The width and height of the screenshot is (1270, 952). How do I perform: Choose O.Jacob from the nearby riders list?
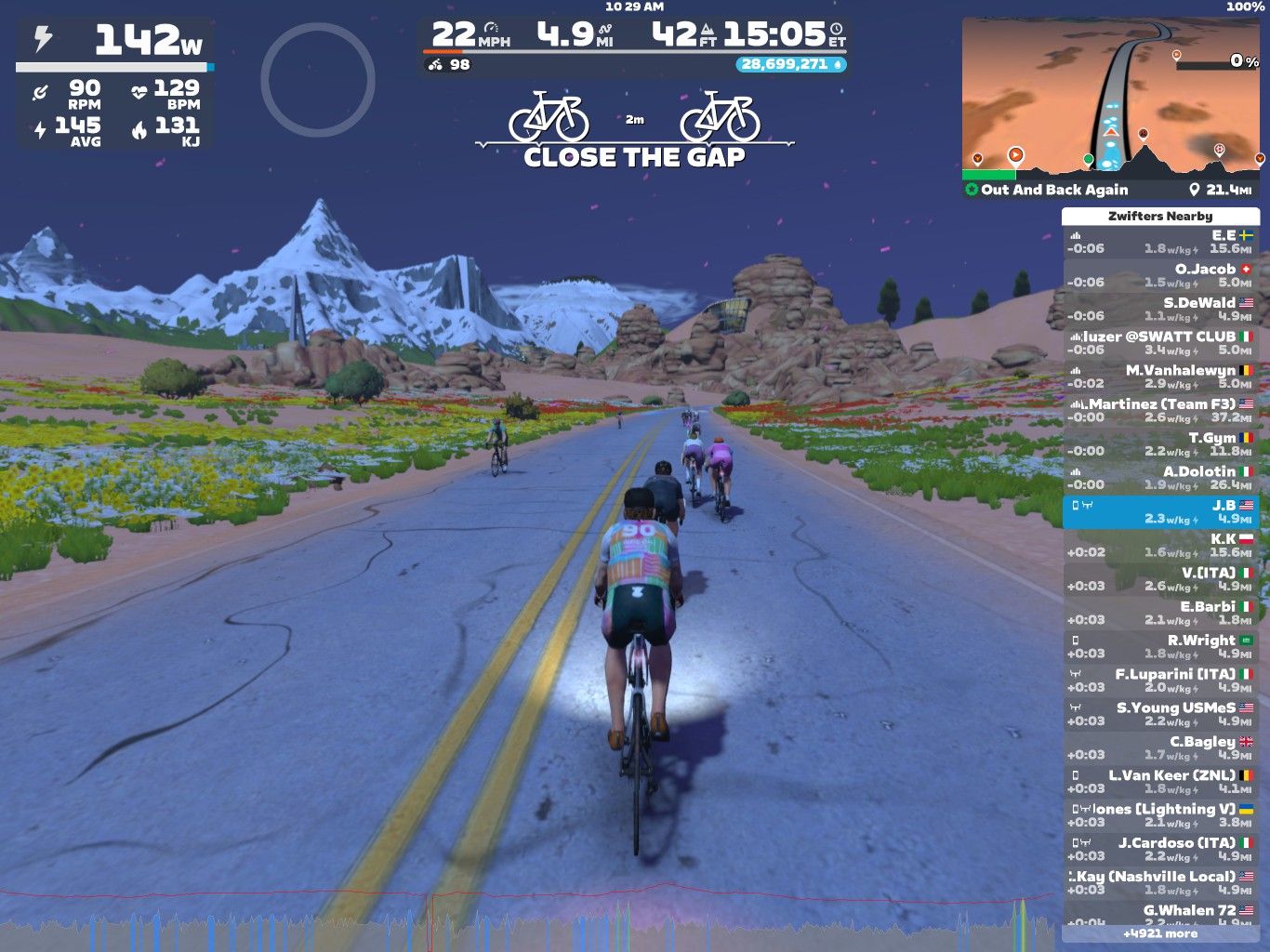(x=1160, y=275)
